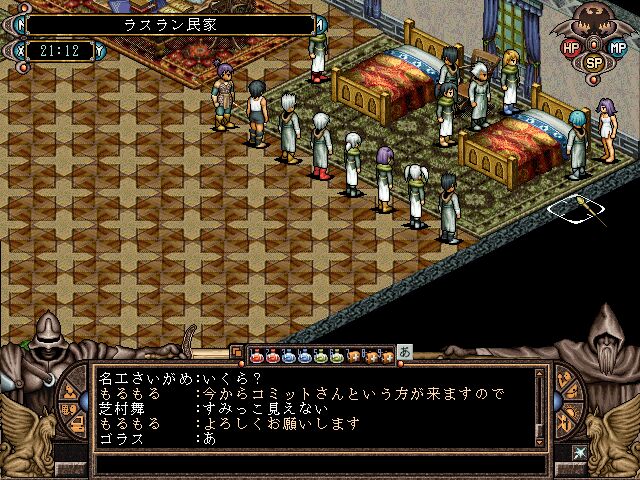Screen dimensions: 640x480
Task: Use the green potion in hotbar slot 6
Action: coord(336,355)
